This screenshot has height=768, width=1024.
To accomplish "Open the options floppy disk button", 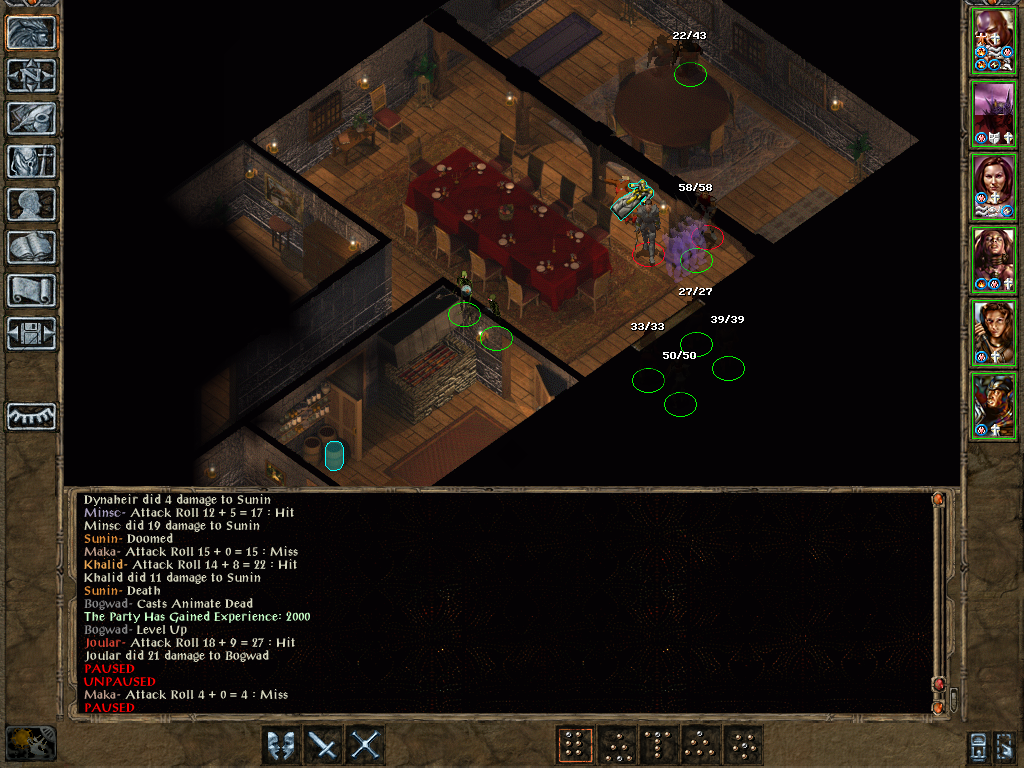I will (32, 333).
